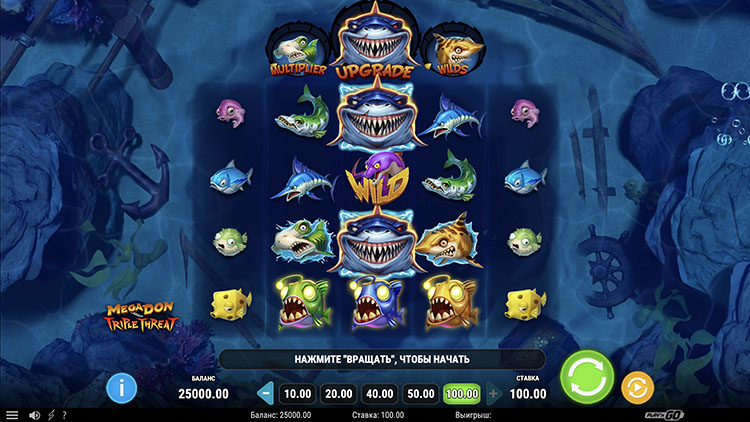Select the 100.00 bet value
This screenshot has width=750, height=422.
462,393
